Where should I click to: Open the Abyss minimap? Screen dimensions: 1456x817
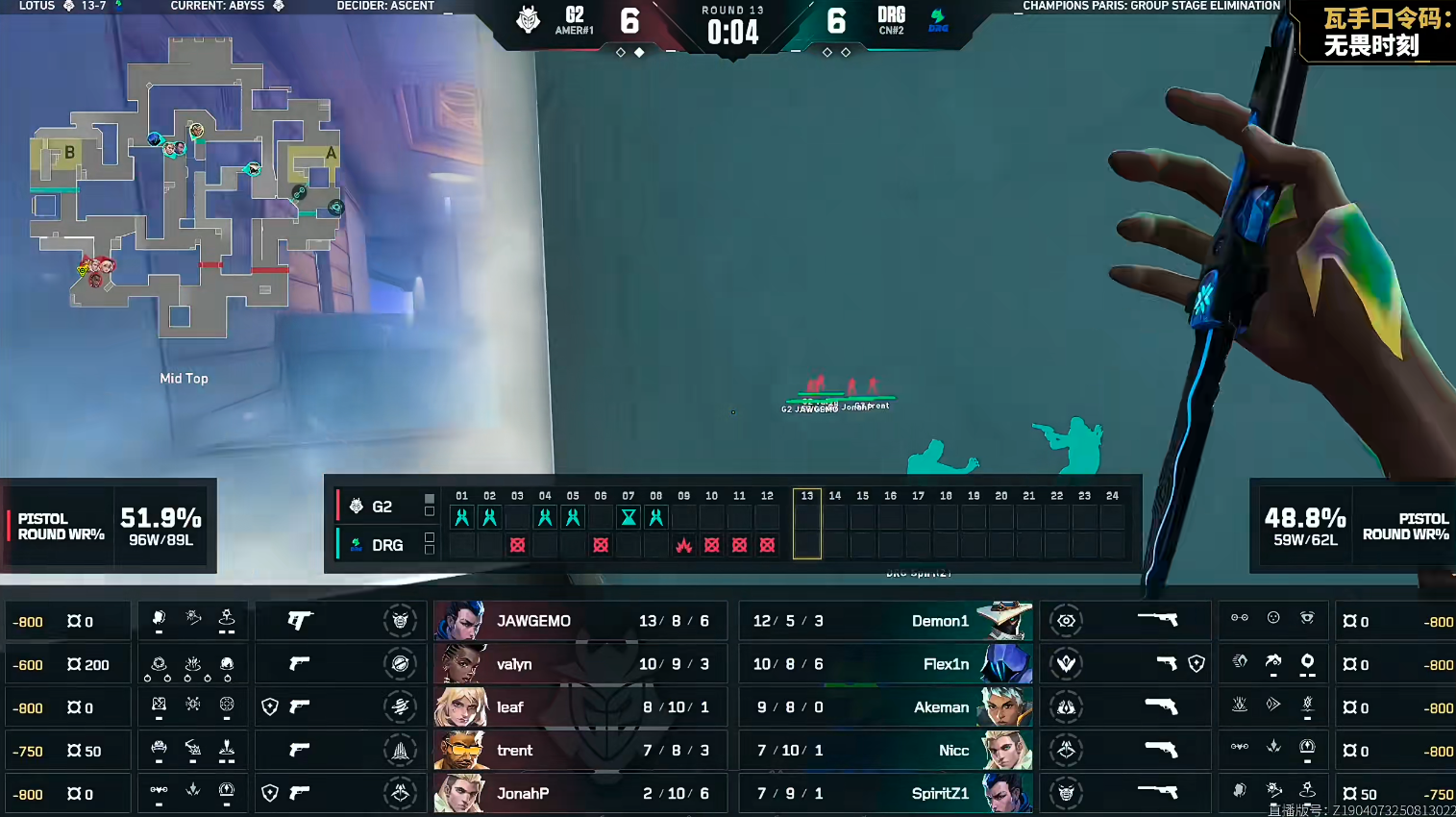click(x=183, y=187)
